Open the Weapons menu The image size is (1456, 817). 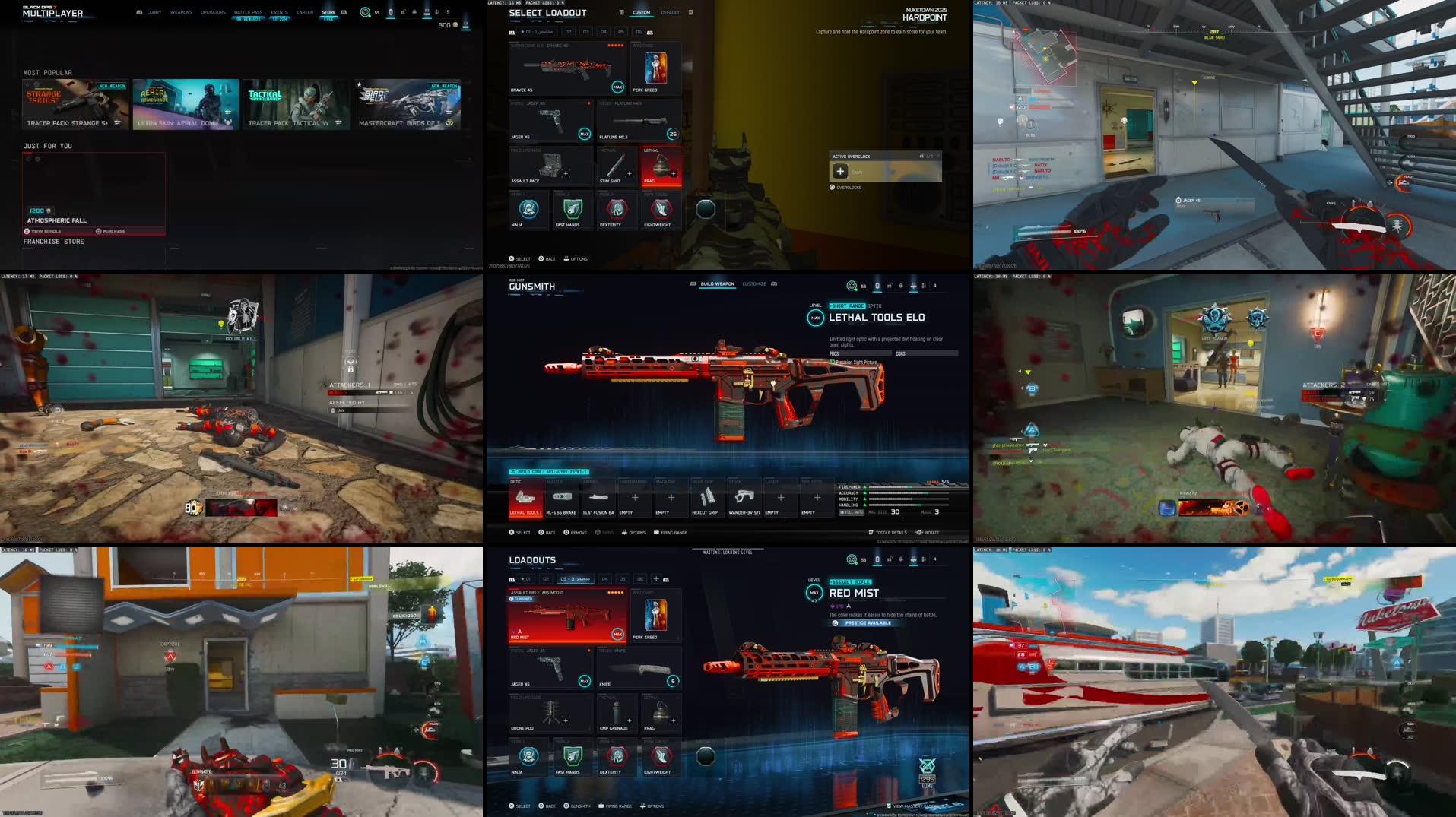click(x=182, y=11)
